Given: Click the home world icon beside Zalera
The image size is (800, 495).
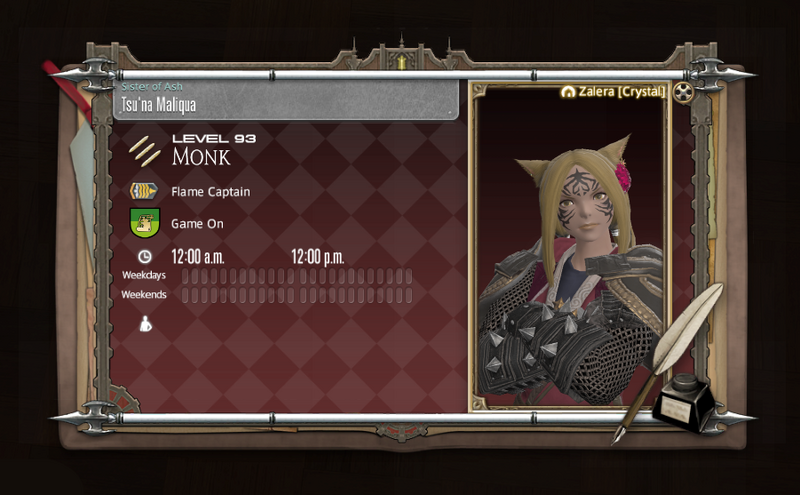Looking at the screenshot, I should (569, 92).
